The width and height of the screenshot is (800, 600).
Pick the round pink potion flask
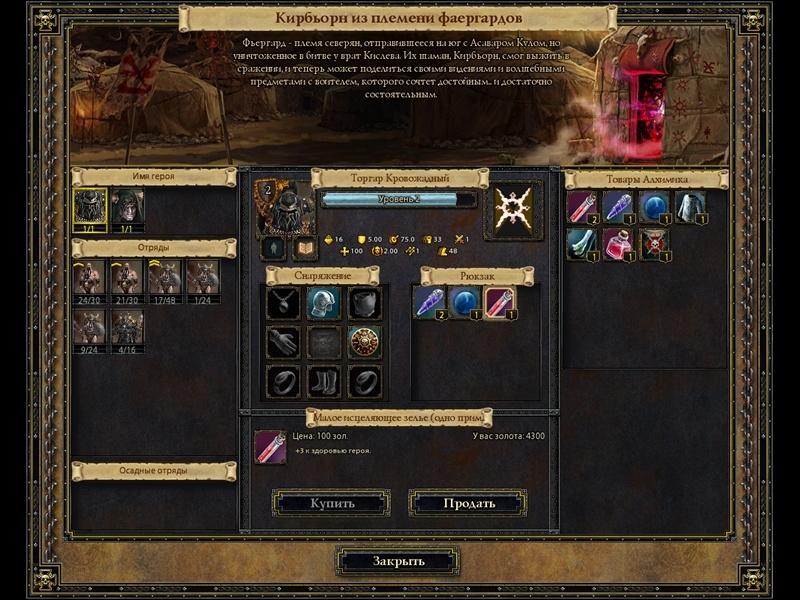(x=618, y=244)
